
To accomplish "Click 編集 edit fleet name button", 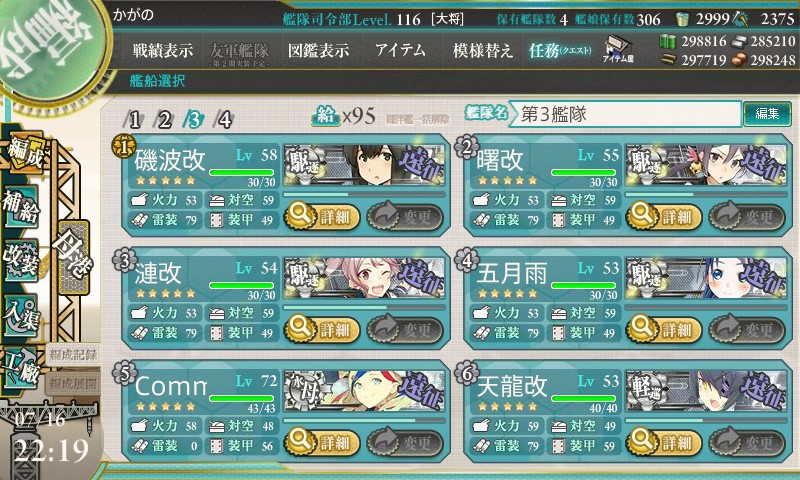I will pos(767,114).
